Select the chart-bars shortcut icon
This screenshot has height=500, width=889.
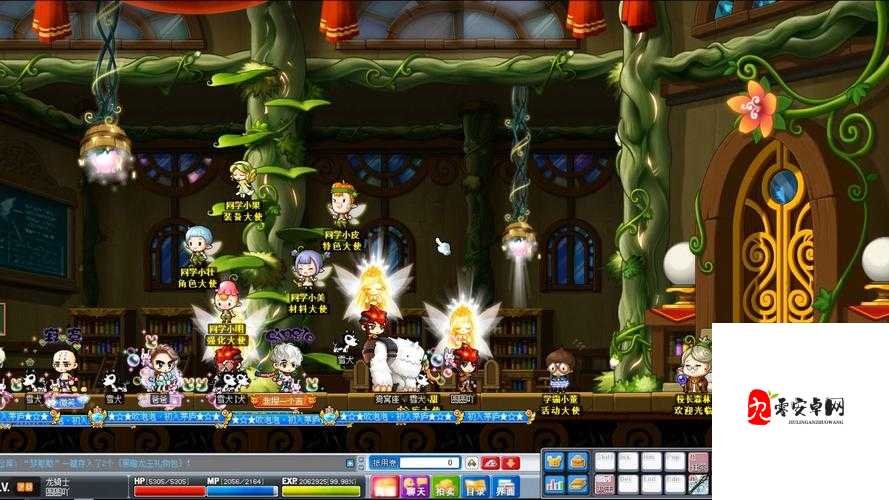[x=553, y=485]
